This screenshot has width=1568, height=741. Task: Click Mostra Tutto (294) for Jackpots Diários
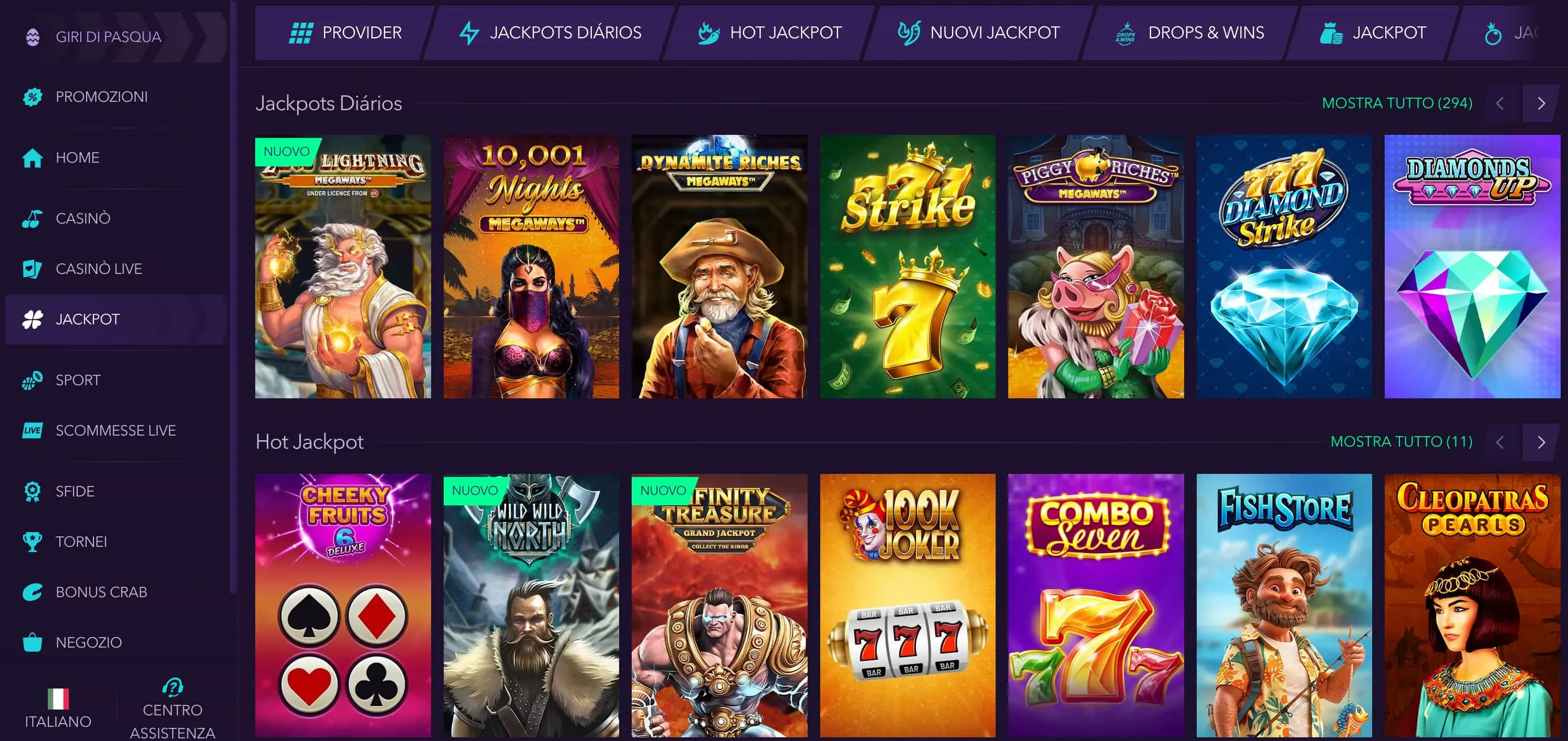1396,103
